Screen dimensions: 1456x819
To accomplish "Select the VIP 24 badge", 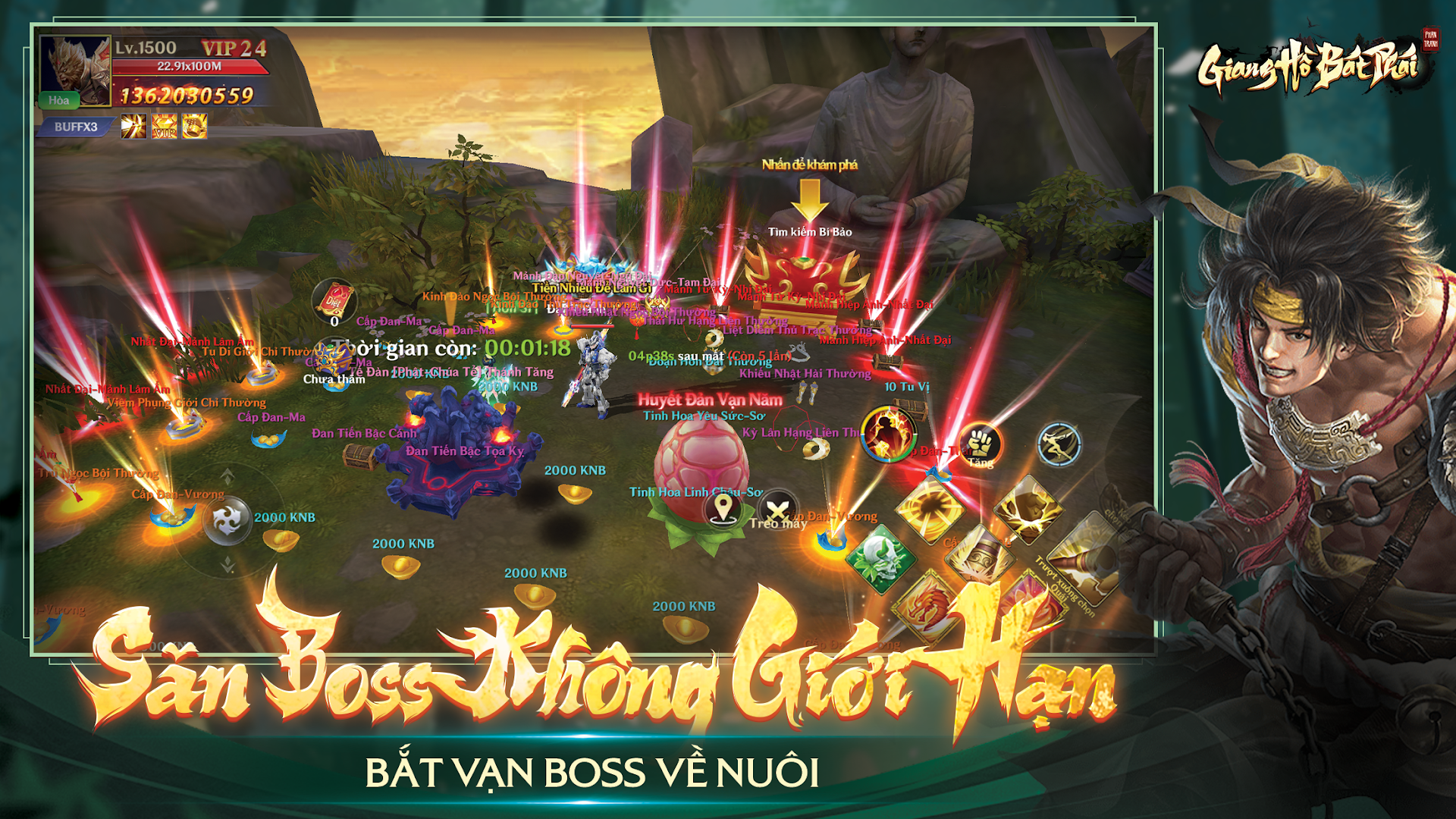I will (x=234, y=49).
